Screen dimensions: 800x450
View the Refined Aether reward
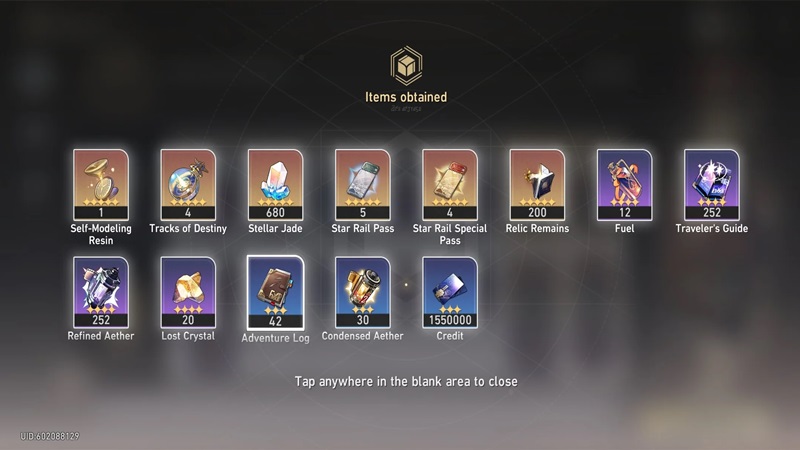tap(100, 292)
